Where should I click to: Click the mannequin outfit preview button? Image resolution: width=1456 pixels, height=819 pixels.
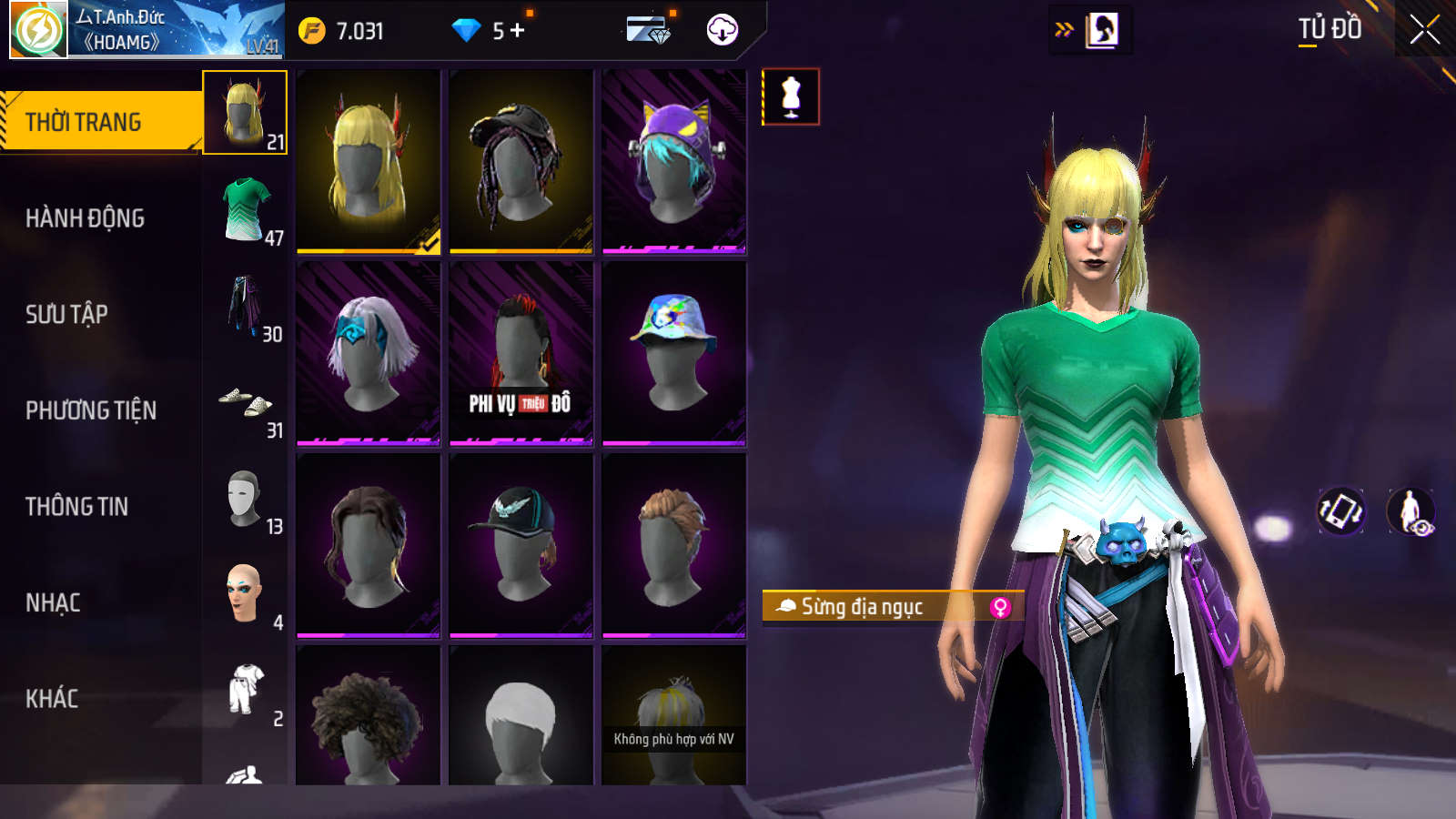click(791, 96)
